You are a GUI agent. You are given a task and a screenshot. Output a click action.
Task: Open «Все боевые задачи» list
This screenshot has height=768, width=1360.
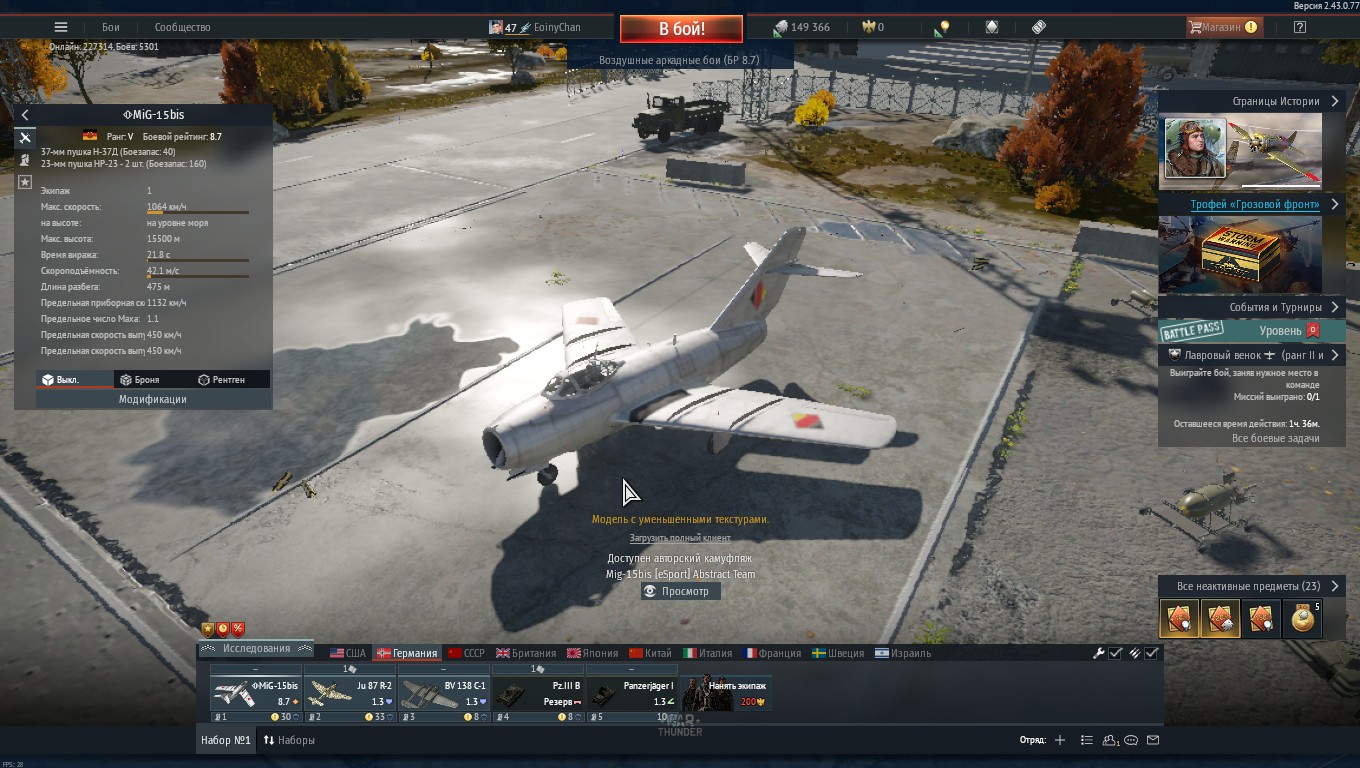tap(1275, 438)
